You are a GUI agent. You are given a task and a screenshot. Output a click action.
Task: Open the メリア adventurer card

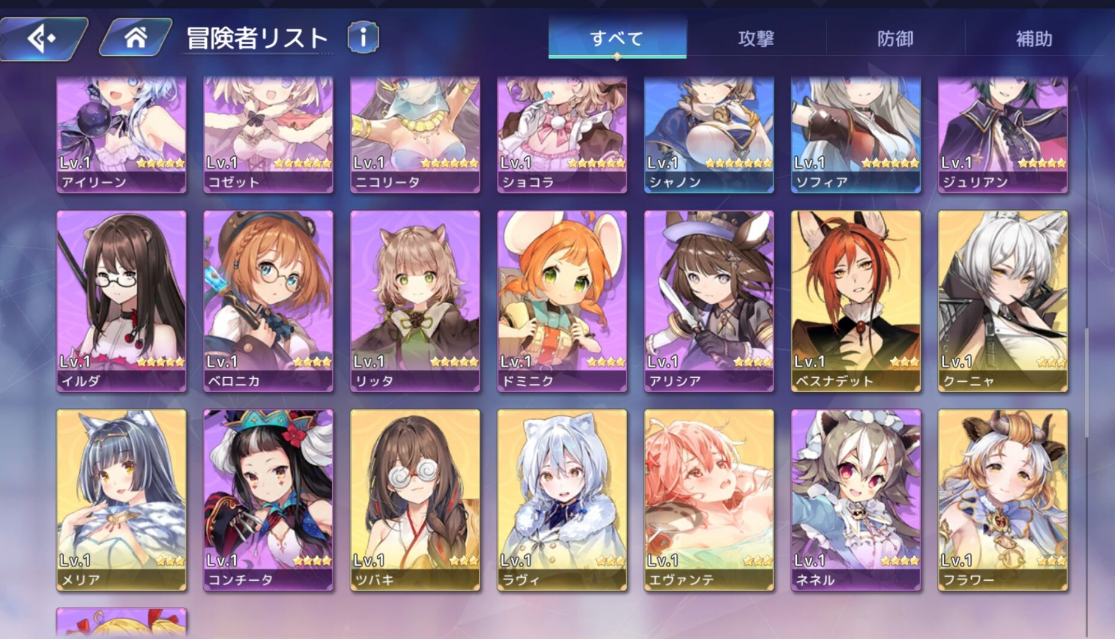(x=121, y=499)
